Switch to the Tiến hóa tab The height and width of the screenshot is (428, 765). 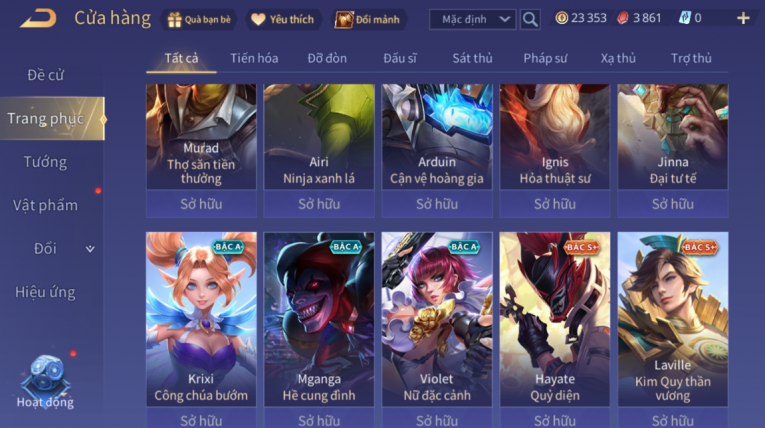[254, 58]
